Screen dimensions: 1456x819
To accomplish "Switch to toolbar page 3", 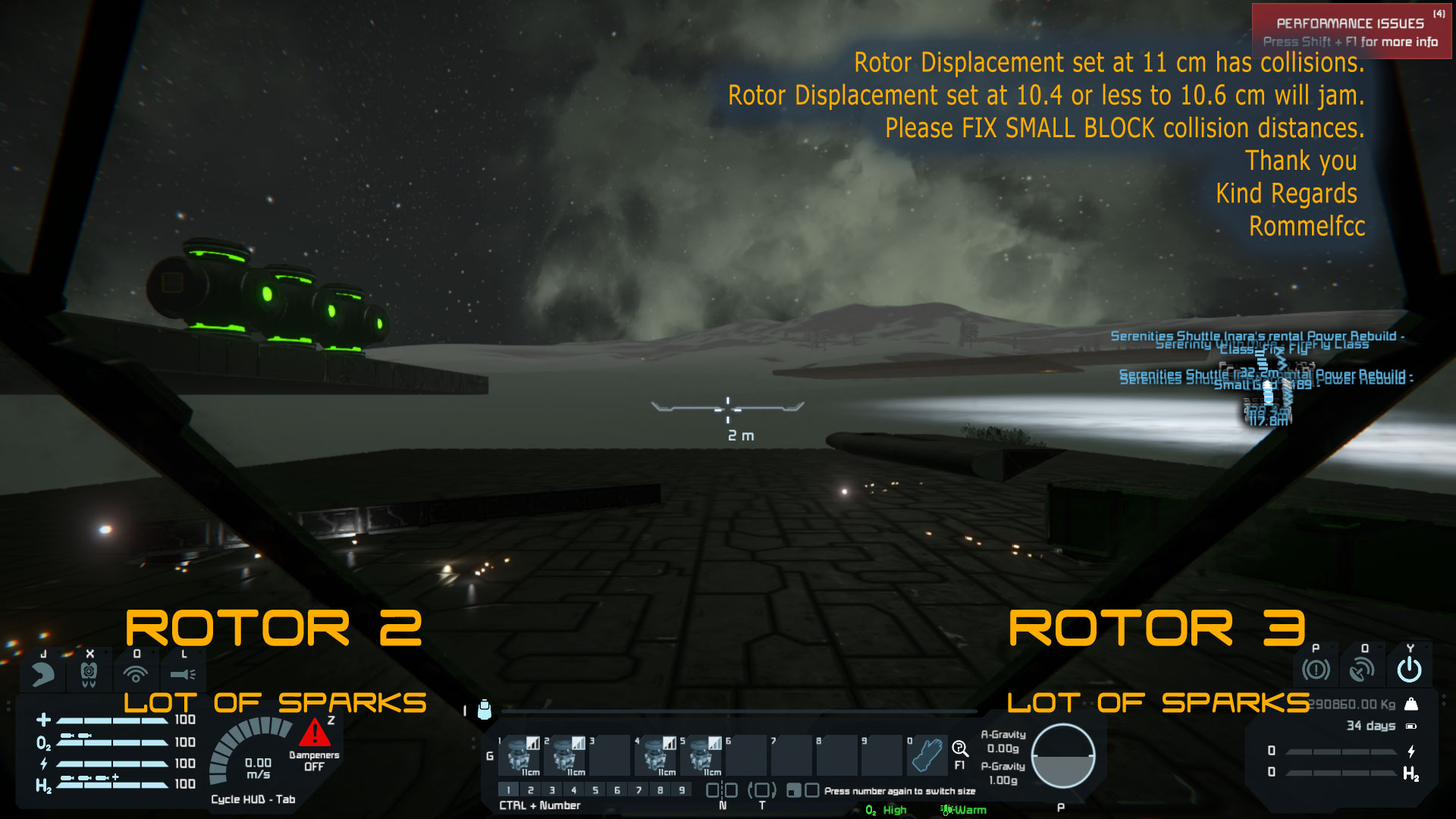I will tap(552, 790).
